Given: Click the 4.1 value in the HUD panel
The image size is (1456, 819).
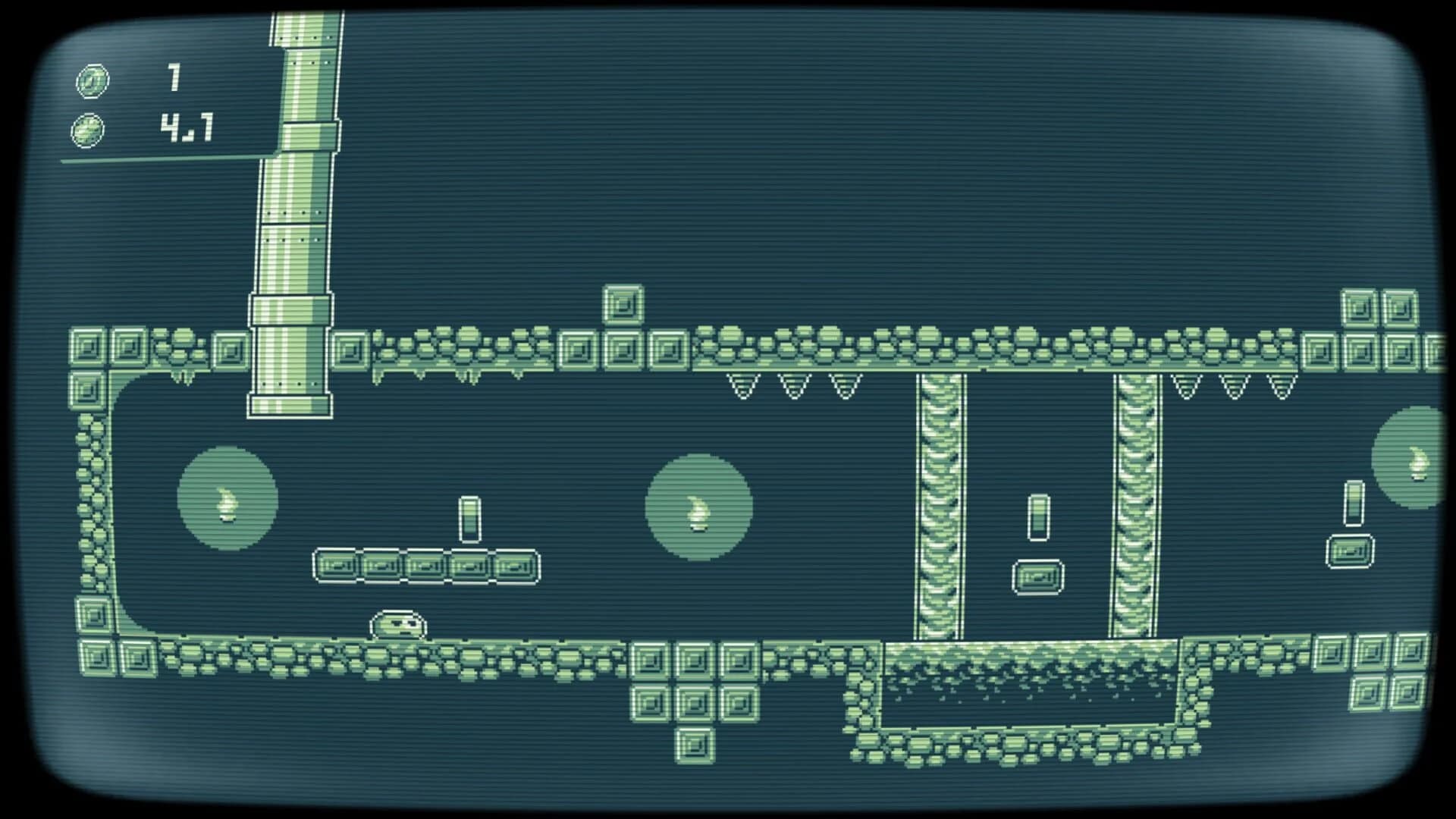Looking at the screenshot, I should pos(187,127).
